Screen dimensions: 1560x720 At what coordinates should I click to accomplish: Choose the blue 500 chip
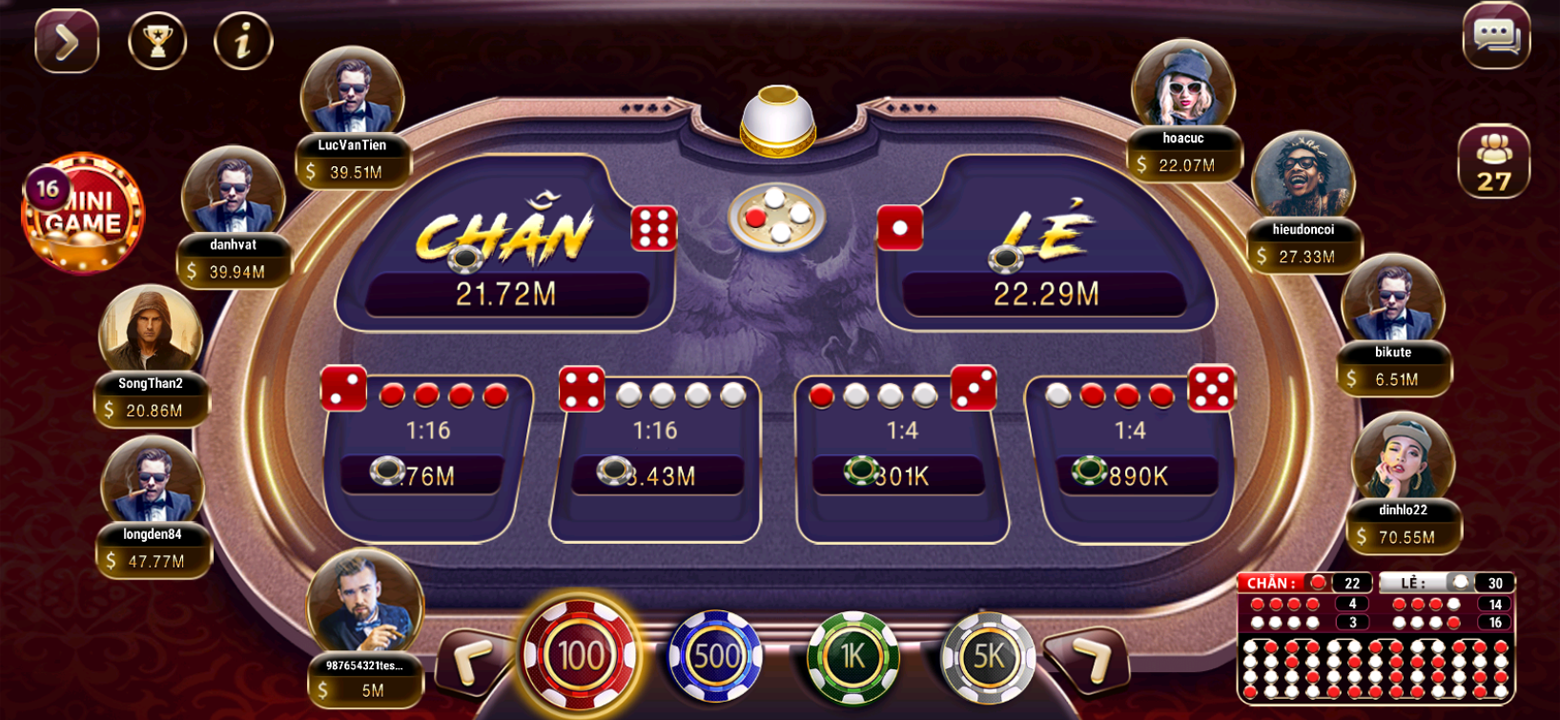pyautogui.click(x=715, y=657)
